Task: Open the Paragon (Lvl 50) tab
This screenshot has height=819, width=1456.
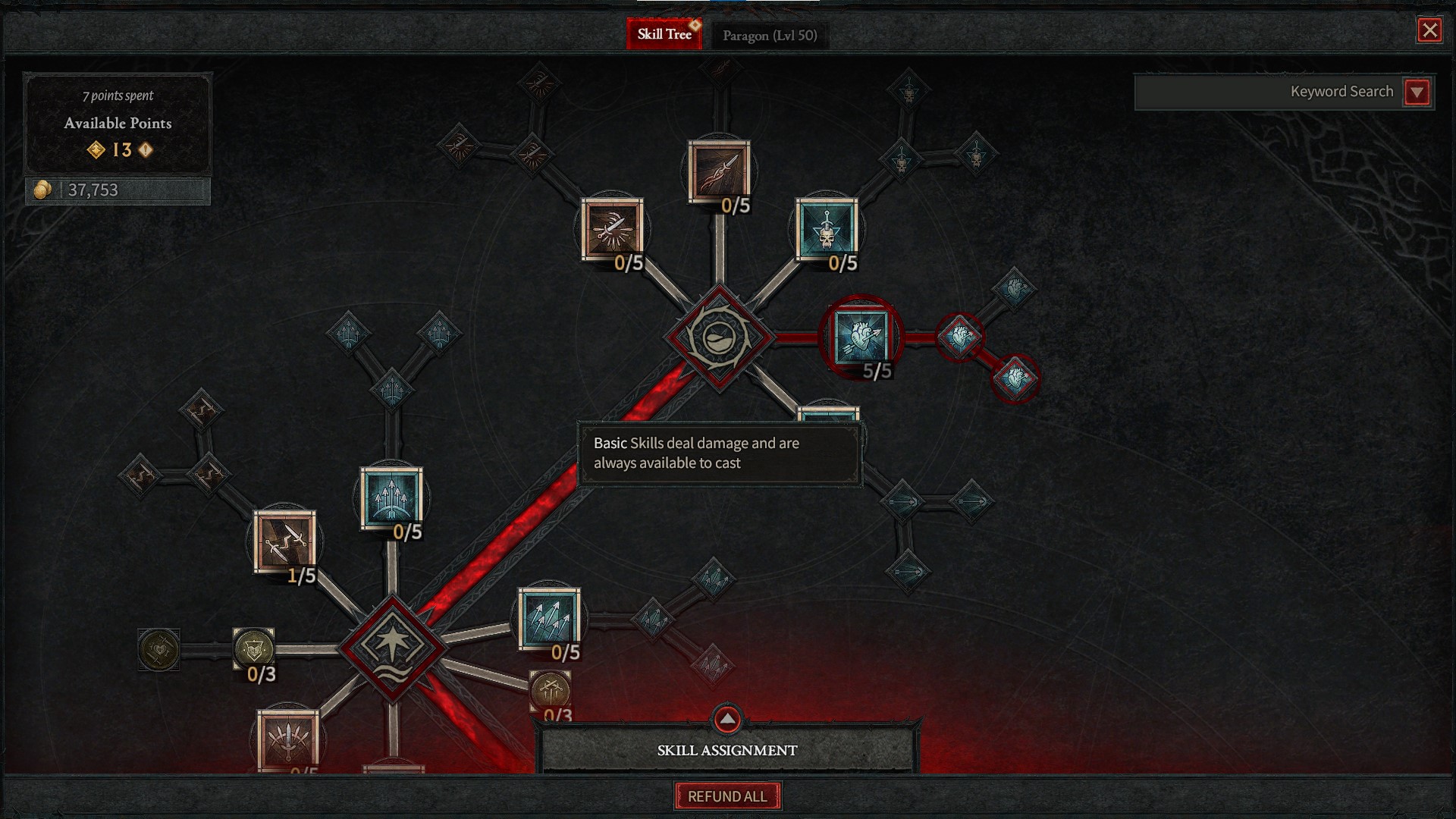Action: tap(769, 36)
